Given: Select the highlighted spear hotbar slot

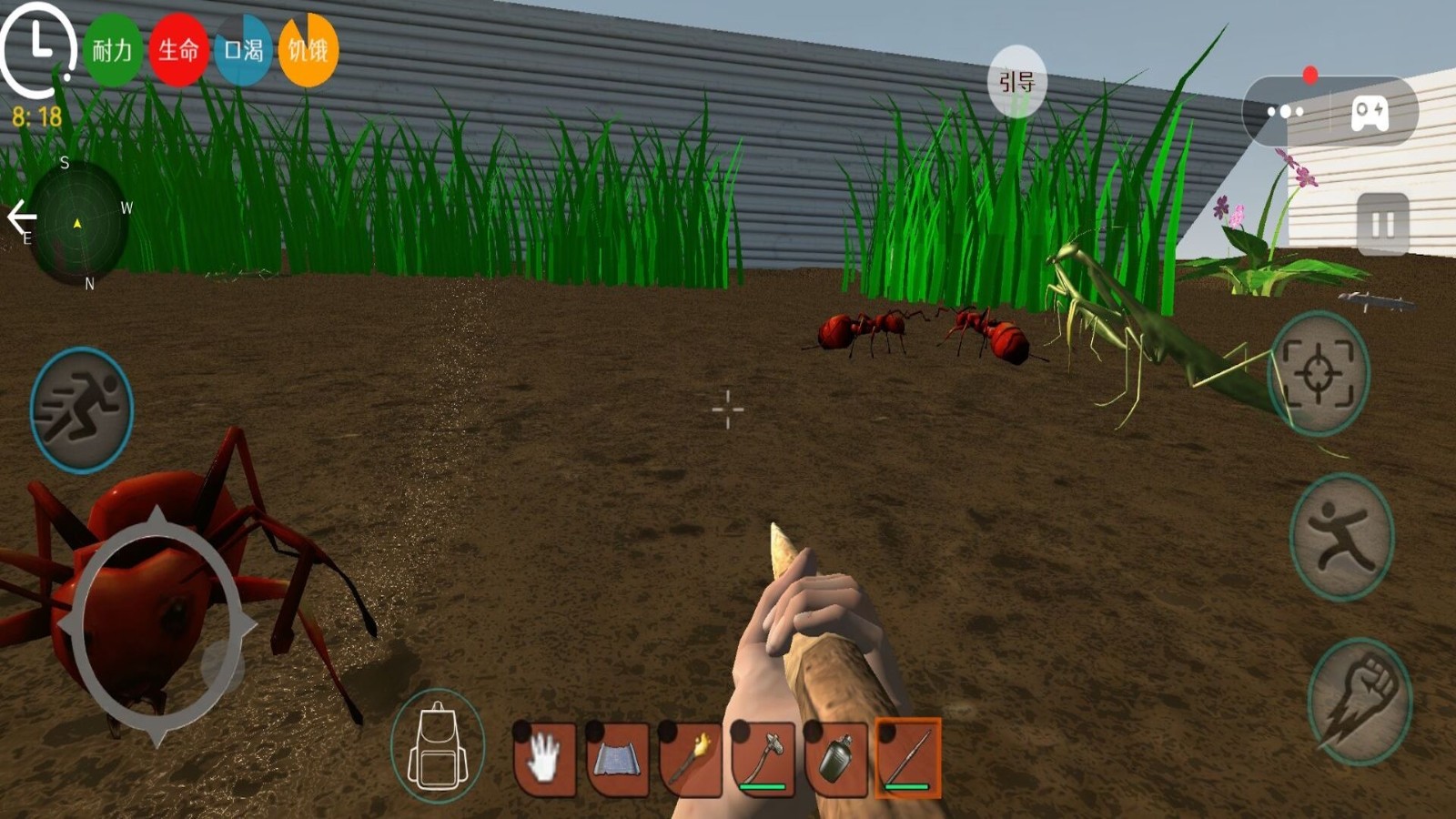Looking at the screenshot, I should (908, 758).
